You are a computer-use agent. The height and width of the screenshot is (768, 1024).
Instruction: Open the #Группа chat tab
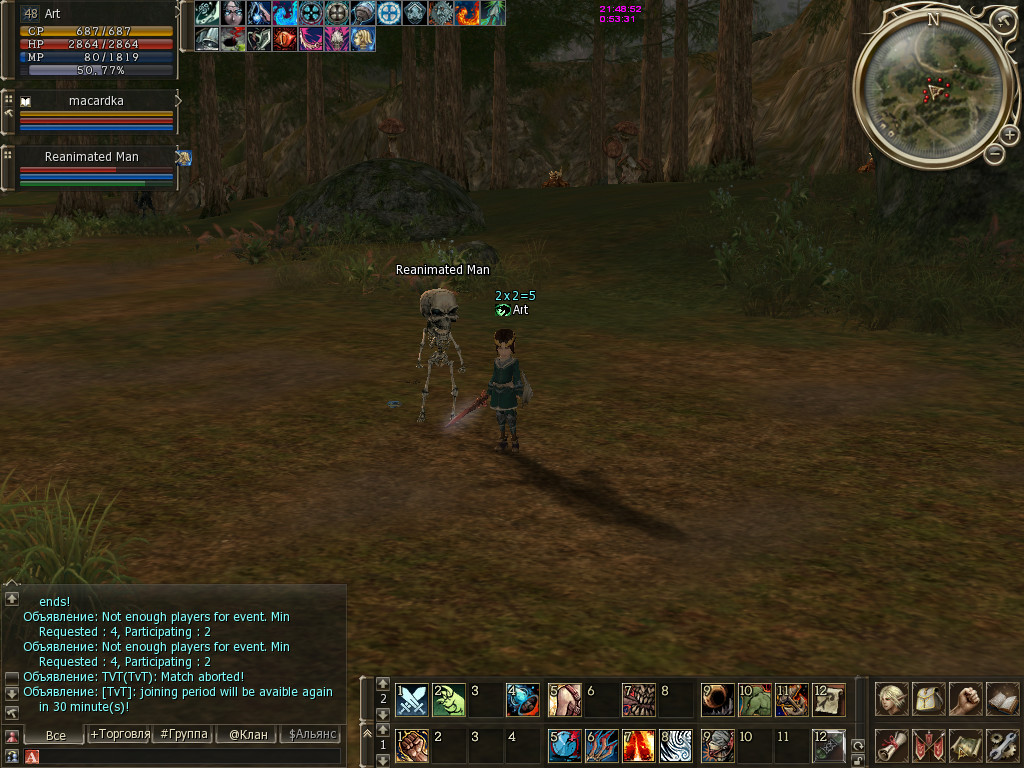coord(184,734)
